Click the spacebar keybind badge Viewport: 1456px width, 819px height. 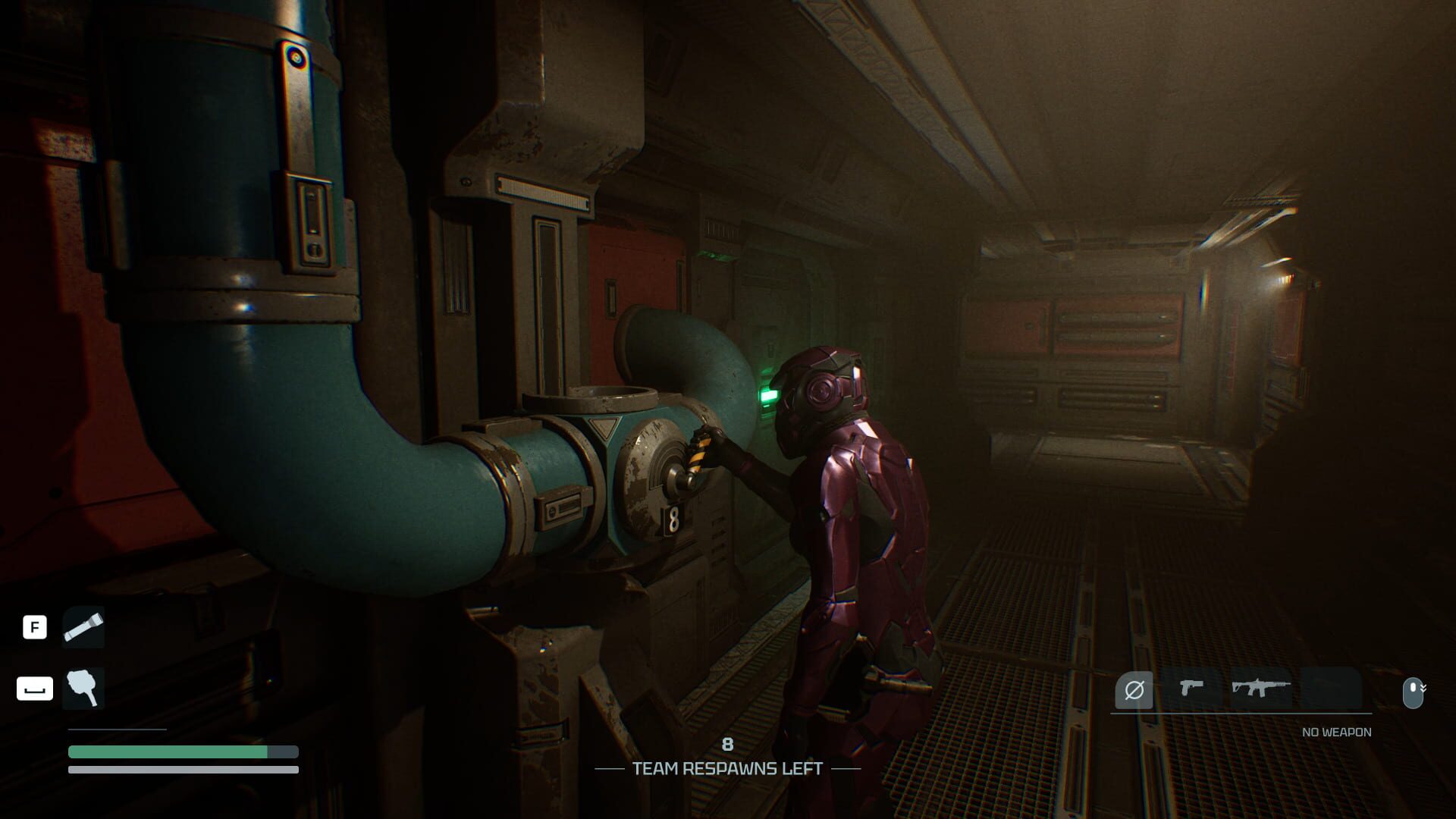[x=34, y=689]
